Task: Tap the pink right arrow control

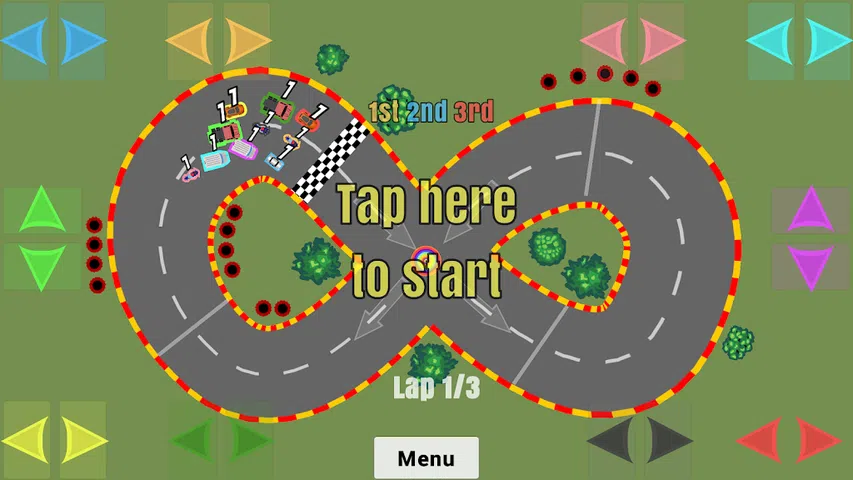Action: [x=661, y=41]
